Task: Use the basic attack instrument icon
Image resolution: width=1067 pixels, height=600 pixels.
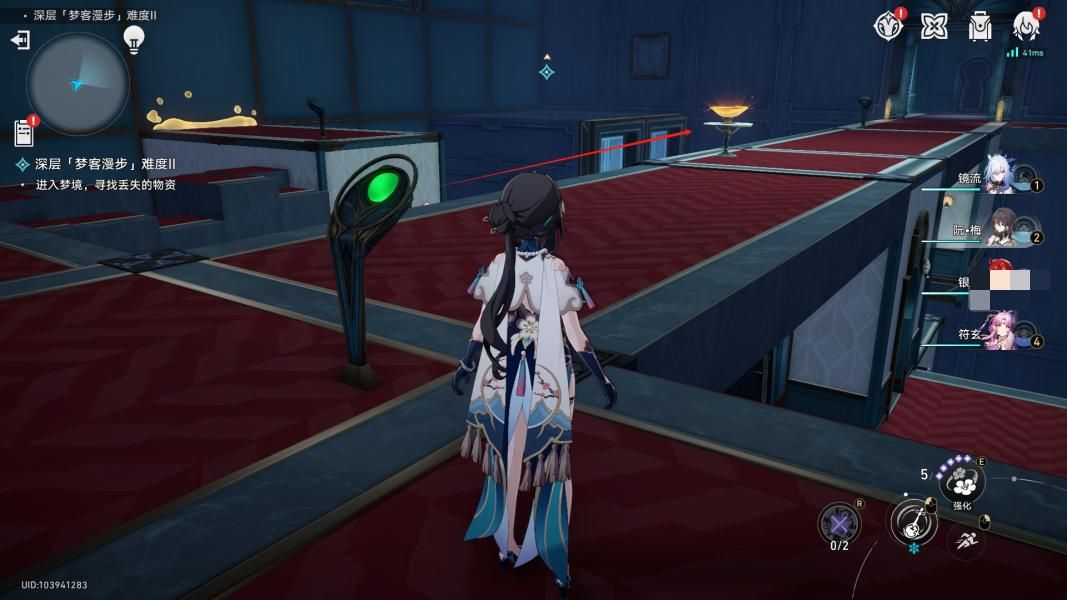Action: tap(913, 522)
